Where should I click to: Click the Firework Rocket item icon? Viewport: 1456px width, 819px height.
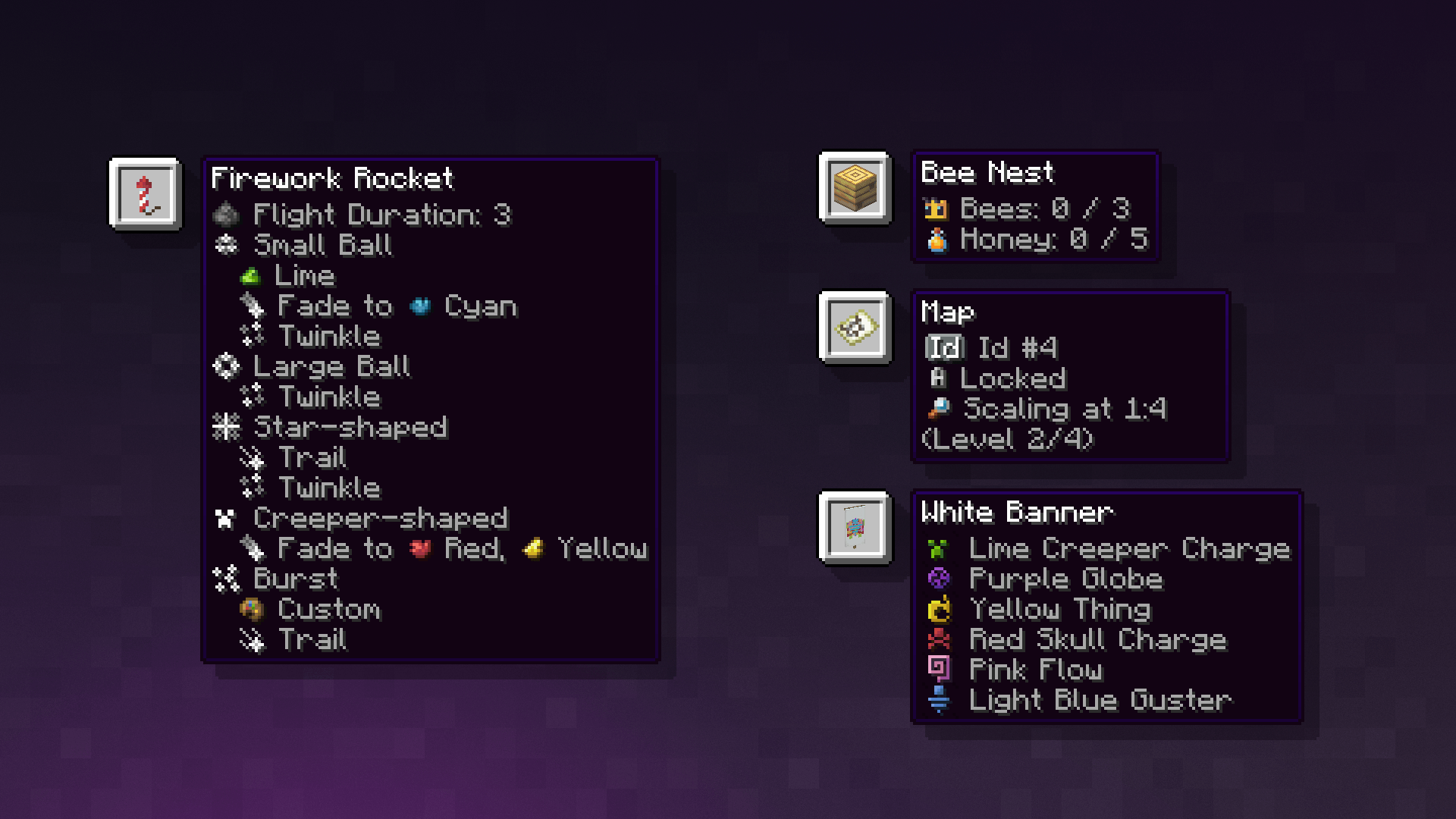145,193
